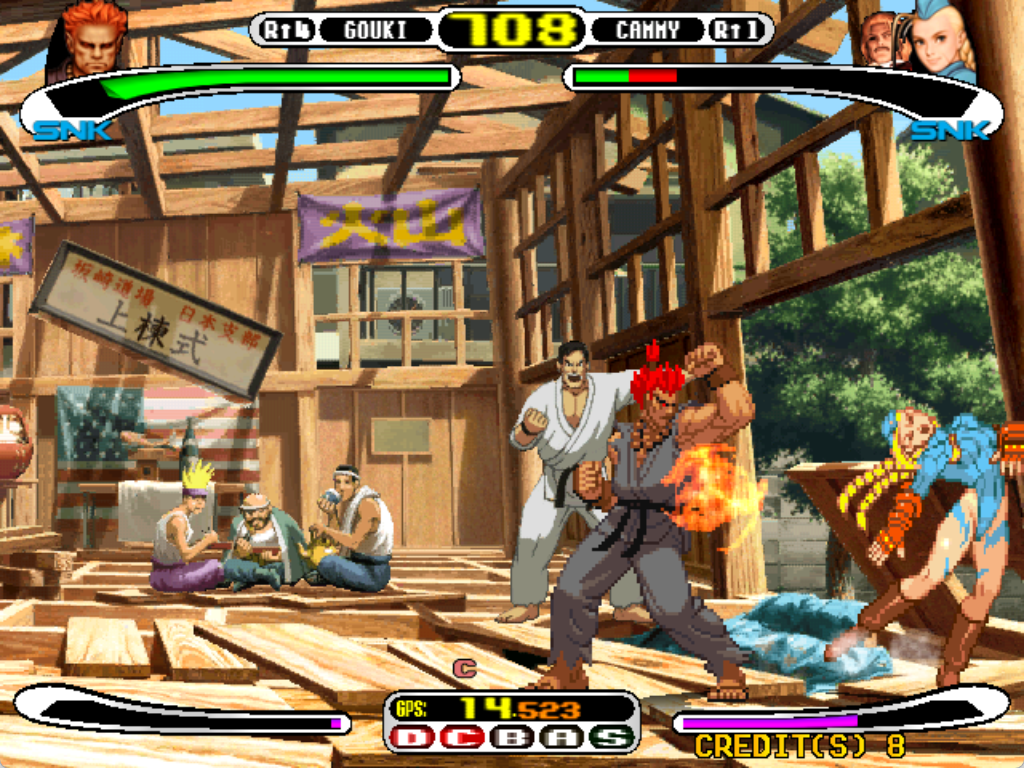This screenshot has height=768, width=1024.
Task: Select the CAMMY name plate
Action: point(647,30)
